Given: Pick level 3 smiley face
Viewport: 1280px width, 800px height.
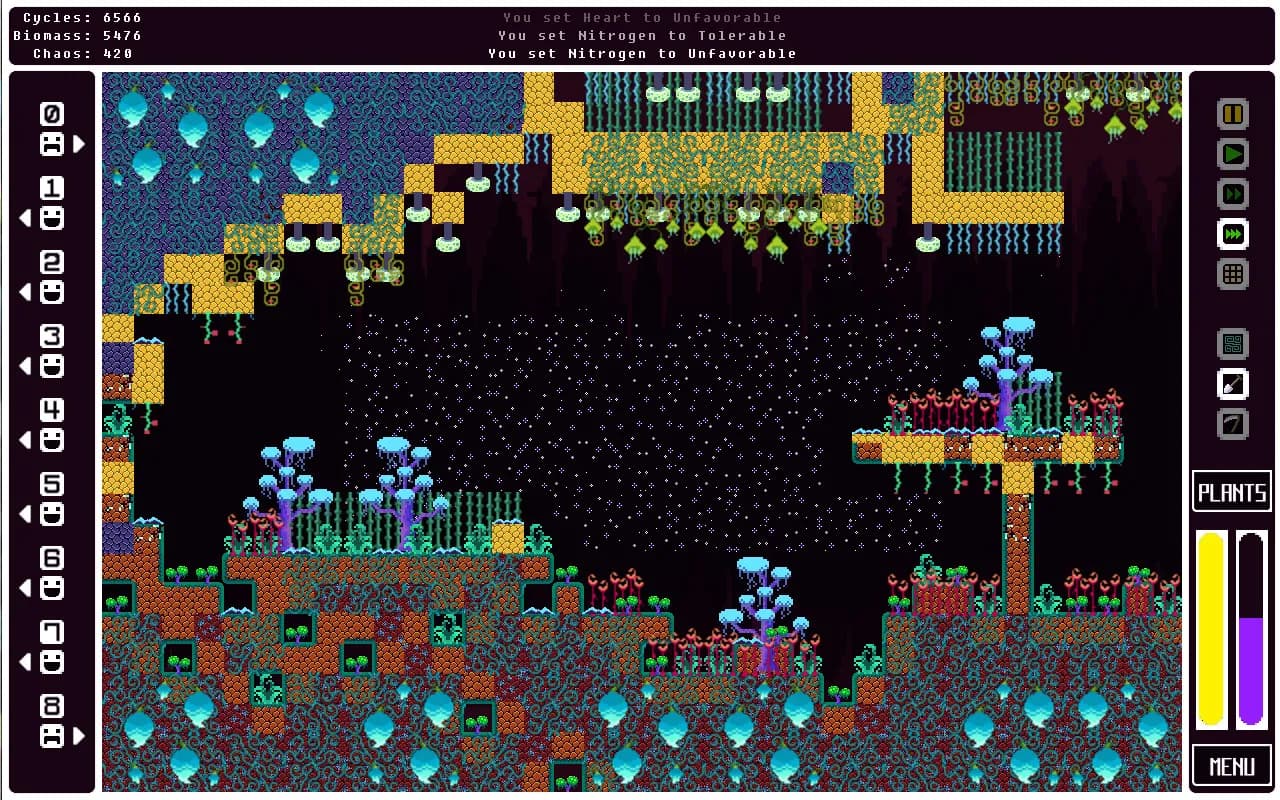Looking at the screenshot, I should (52, 366).
